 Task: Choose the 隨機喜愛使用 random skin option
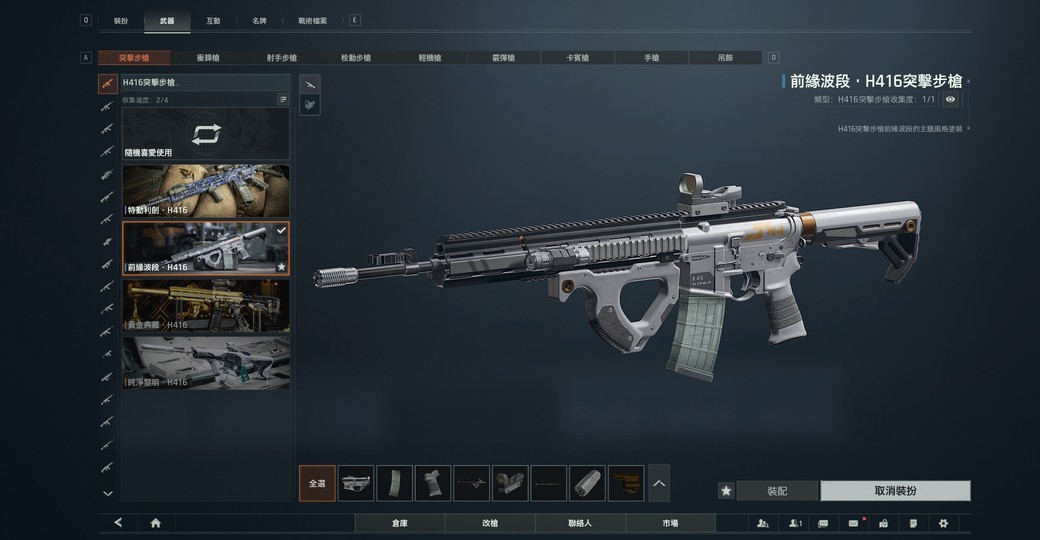(x=206, y=135)
